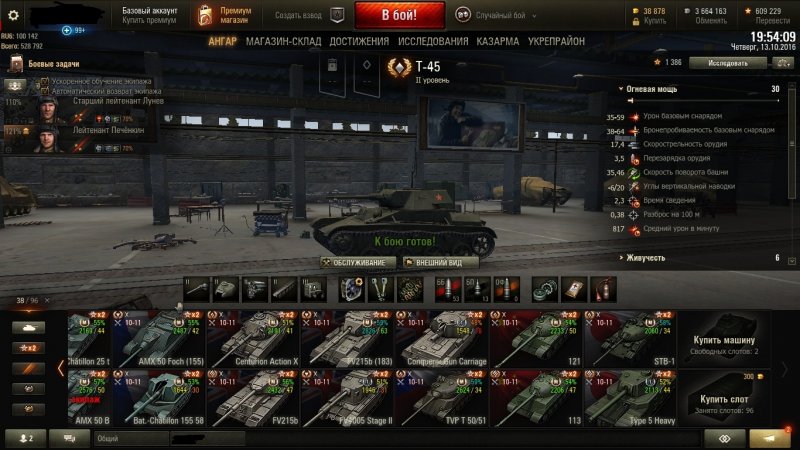The width and height of the screenshot is (800, 450).
Task: Switch to the «Достижения» tab
Action: pyautogui.click(x=359, y=41)
